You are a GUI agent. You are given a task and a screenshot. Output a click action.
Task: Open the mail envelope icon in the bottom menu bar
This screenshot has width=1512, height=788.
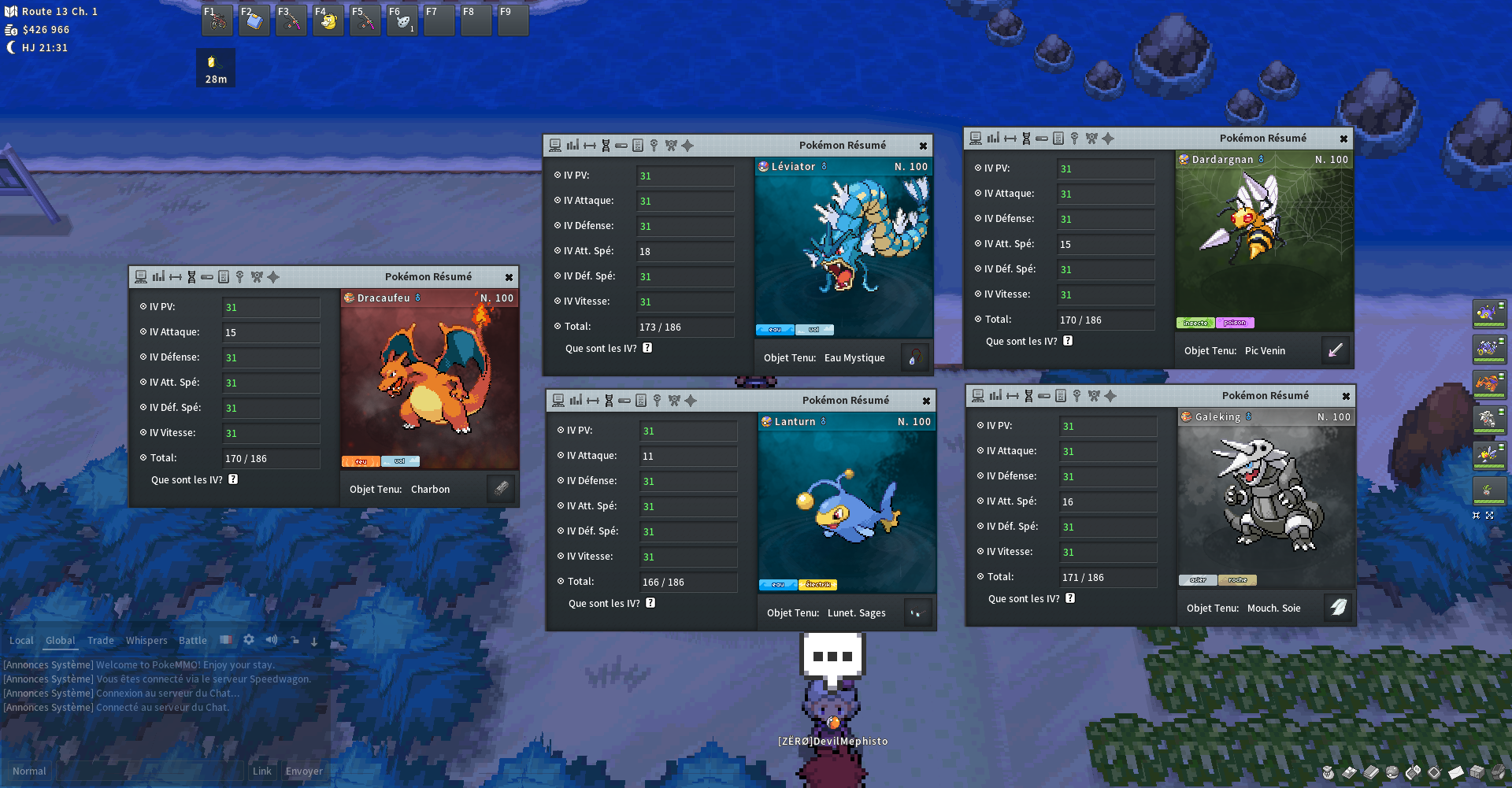(x=1455, y=772)
